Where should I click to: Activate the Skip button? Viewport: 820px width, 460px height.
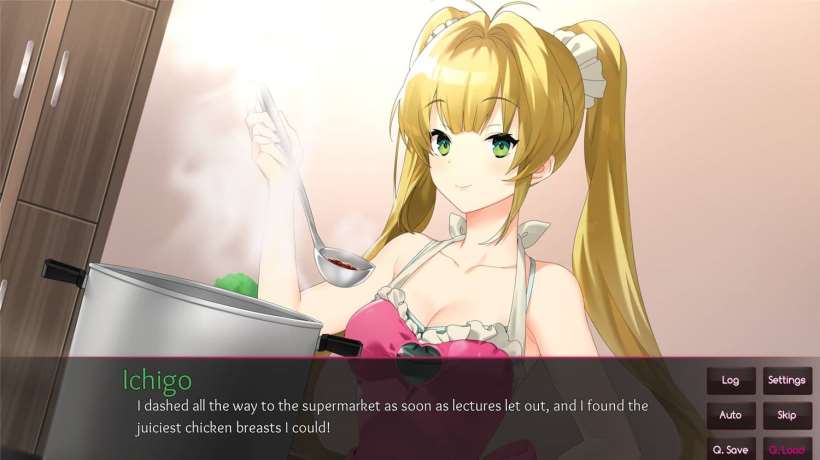[x=787, y=414]
